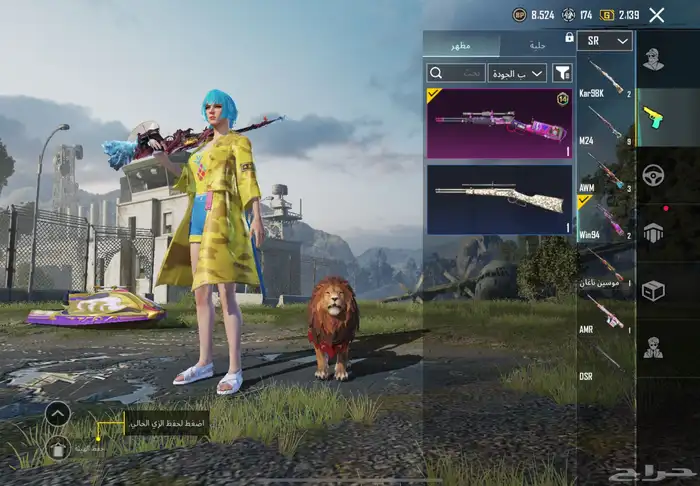The image size is (700, 486).
Task: Select the Kar98K weapon entry
Action: pyautogui.click(x=606, y=78)
